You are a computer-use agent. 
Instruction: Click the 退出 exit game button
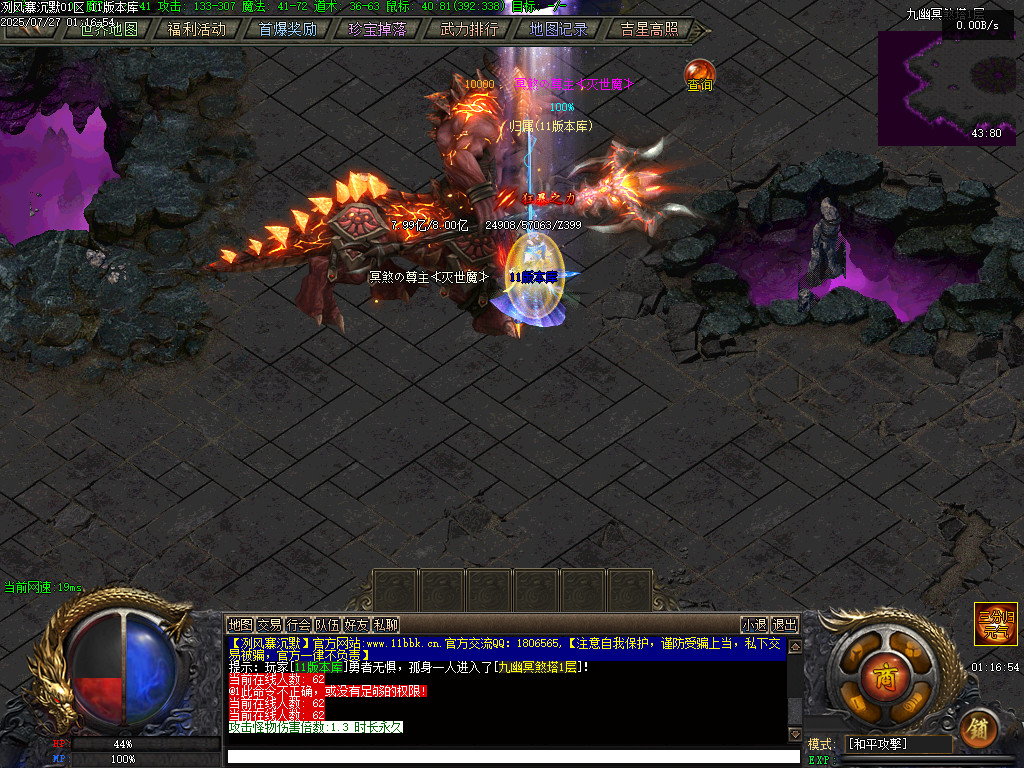(785, 625)
